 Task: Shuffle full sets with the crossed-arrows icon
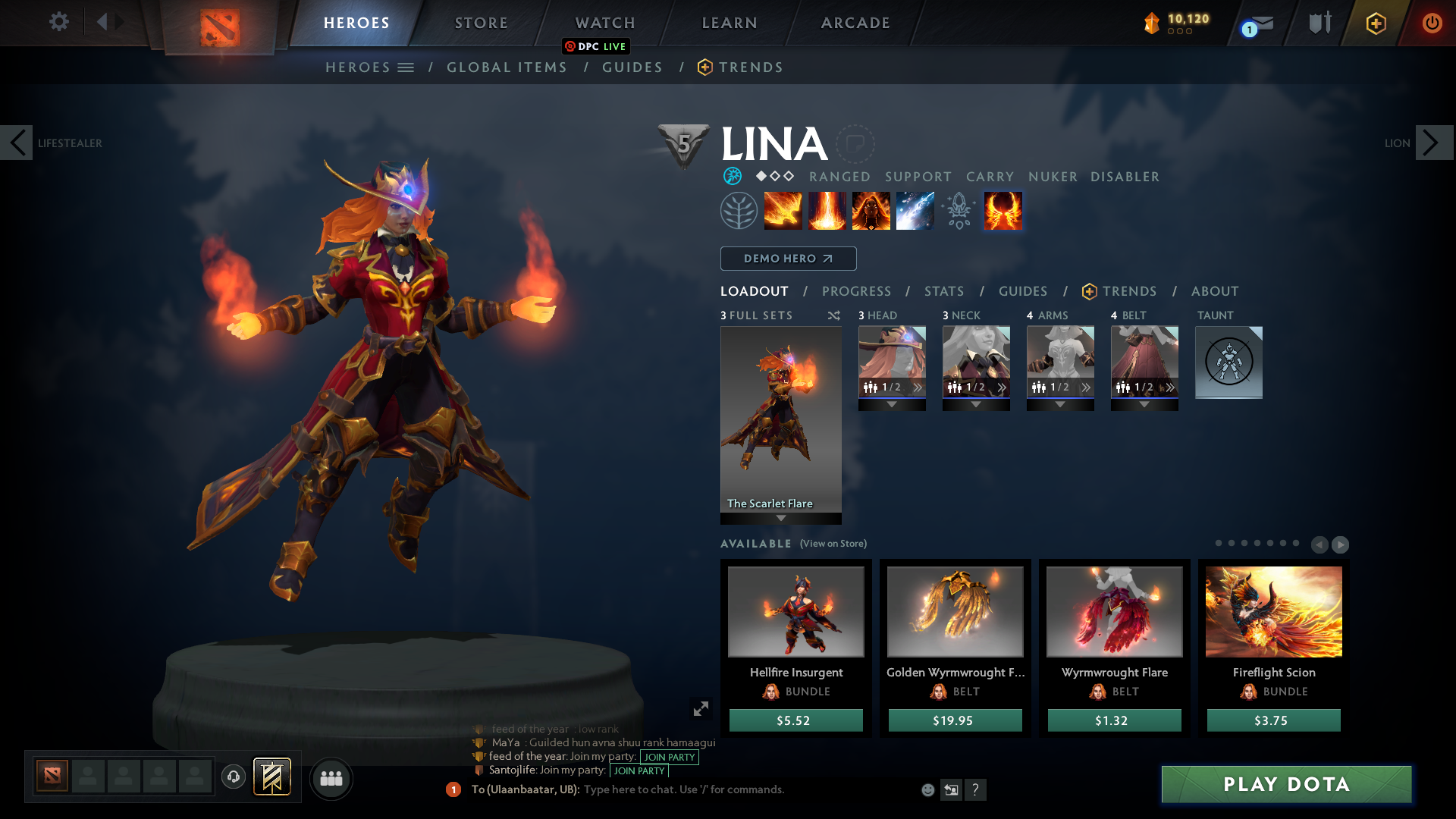point(833,315)
